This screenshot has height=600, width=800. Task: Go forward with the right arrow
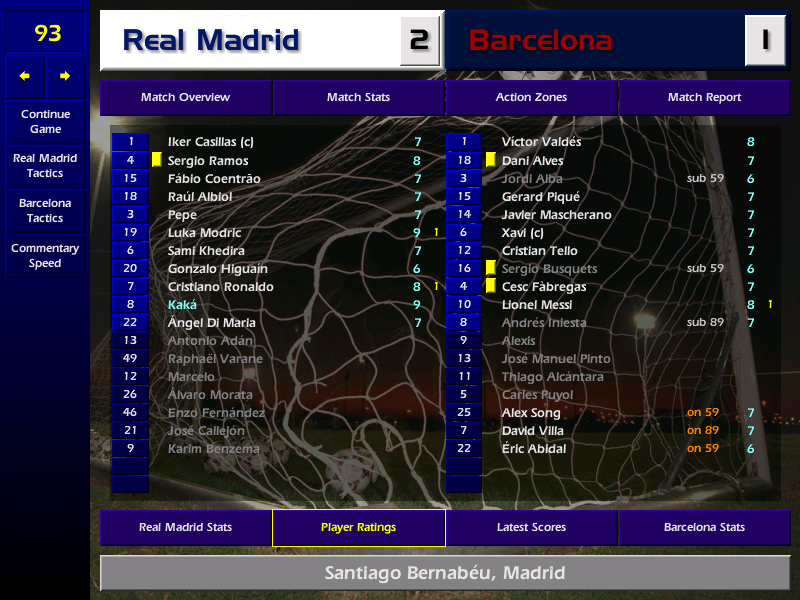coord(65,76)
